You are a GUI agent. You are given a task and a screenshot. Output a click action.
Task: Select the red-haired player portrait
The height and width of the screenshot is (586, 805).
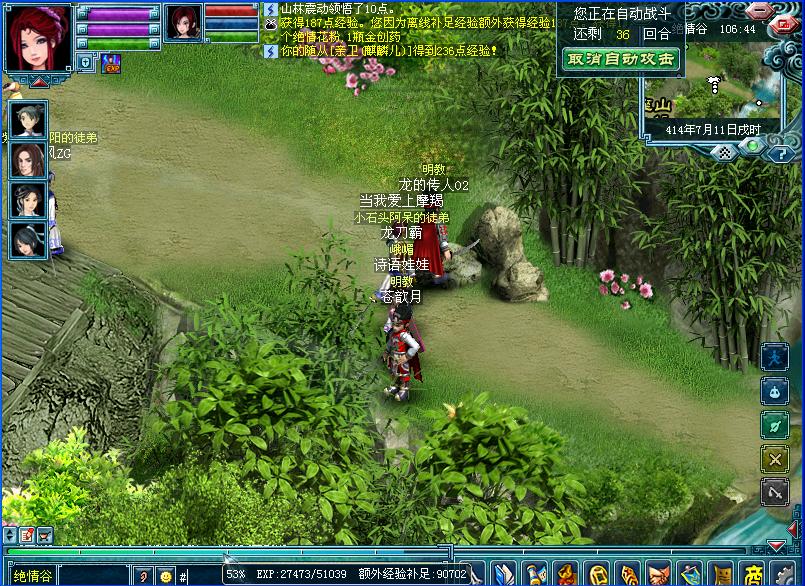pyautogui.click(x=37, y=36)
